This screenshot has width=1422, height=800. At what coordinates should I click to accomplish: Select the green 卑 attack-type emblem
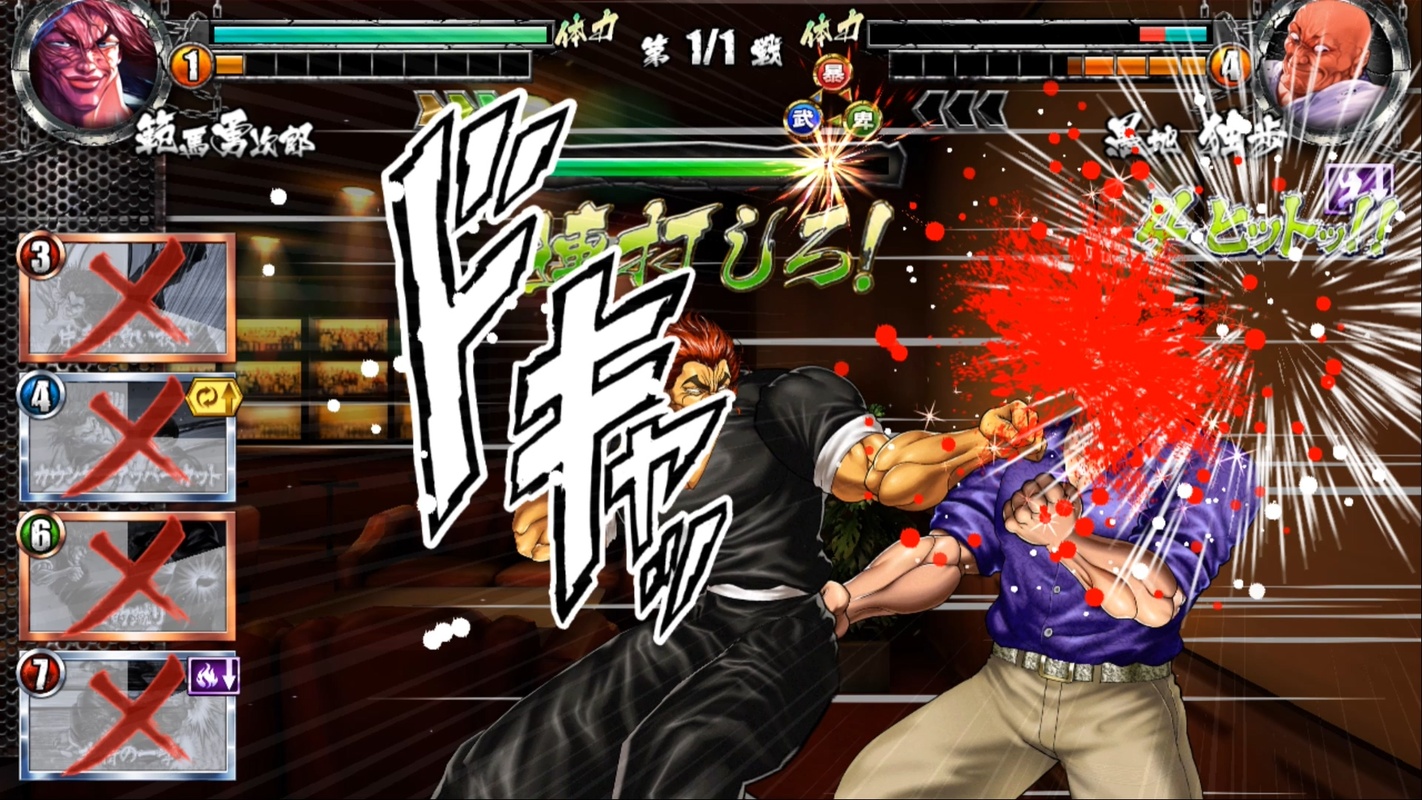coord(861,118)
